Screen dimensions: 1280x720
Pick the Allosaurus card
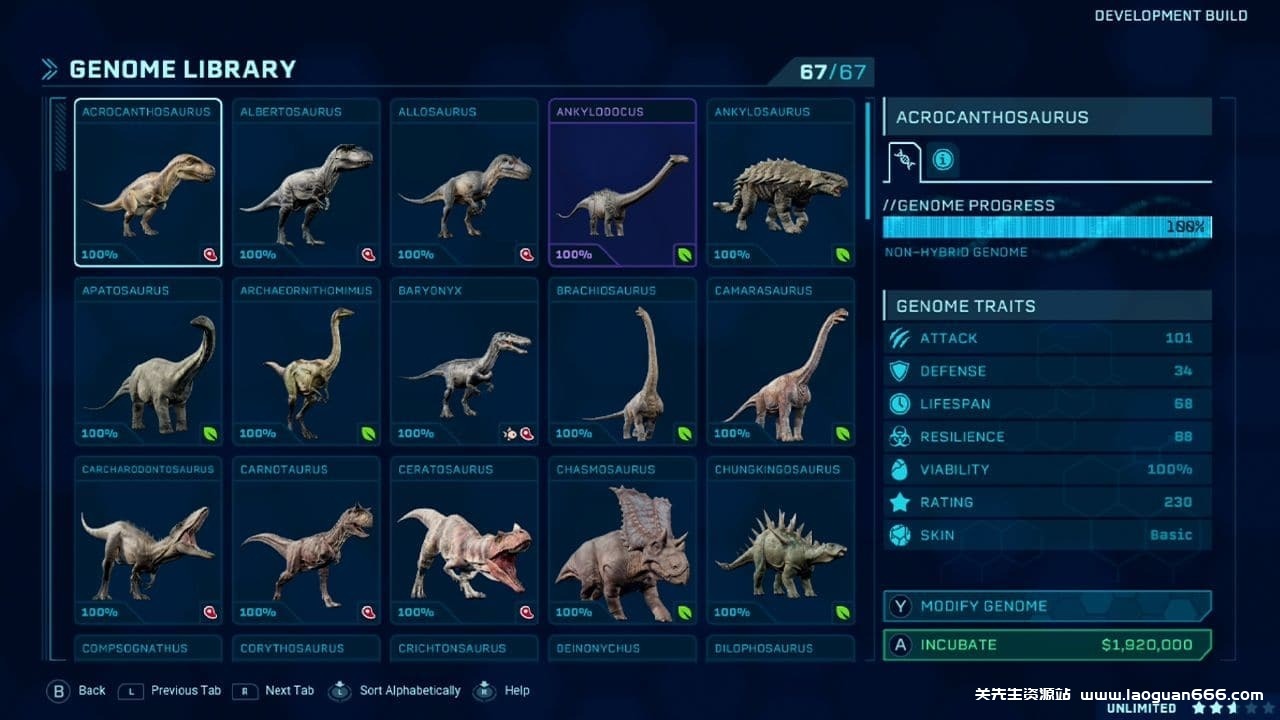(x=464, y=183)
